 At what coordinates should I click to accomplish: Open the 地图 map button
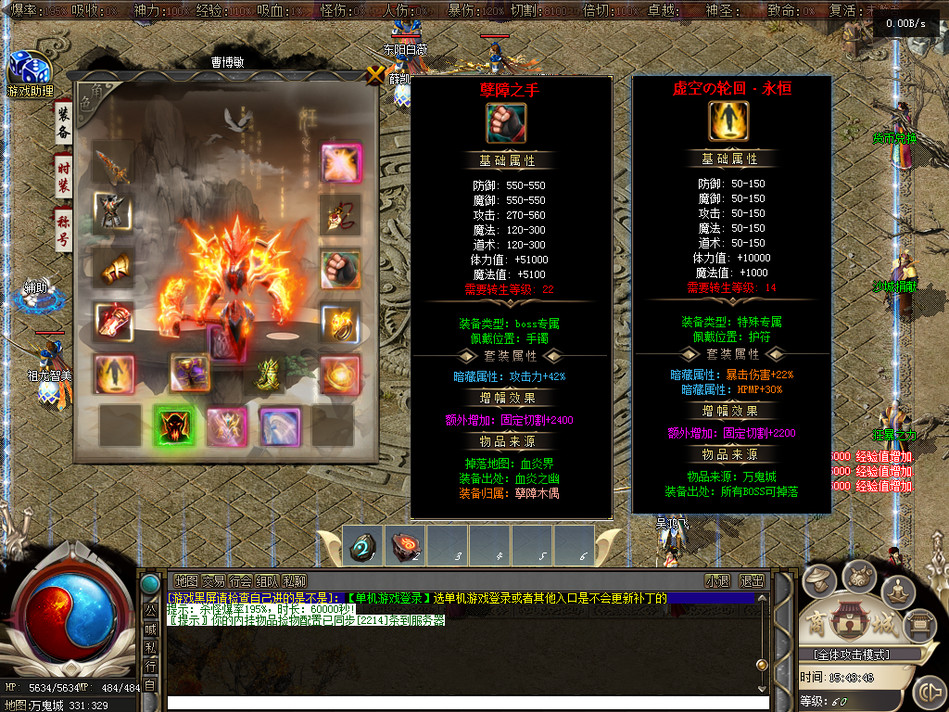[186, 581]
